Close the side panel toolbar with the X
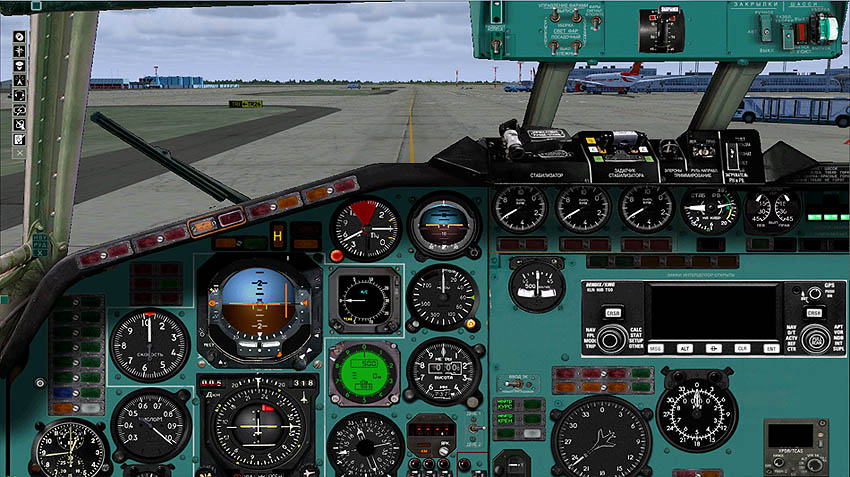The image size is (850, 477). coord(19,153)
